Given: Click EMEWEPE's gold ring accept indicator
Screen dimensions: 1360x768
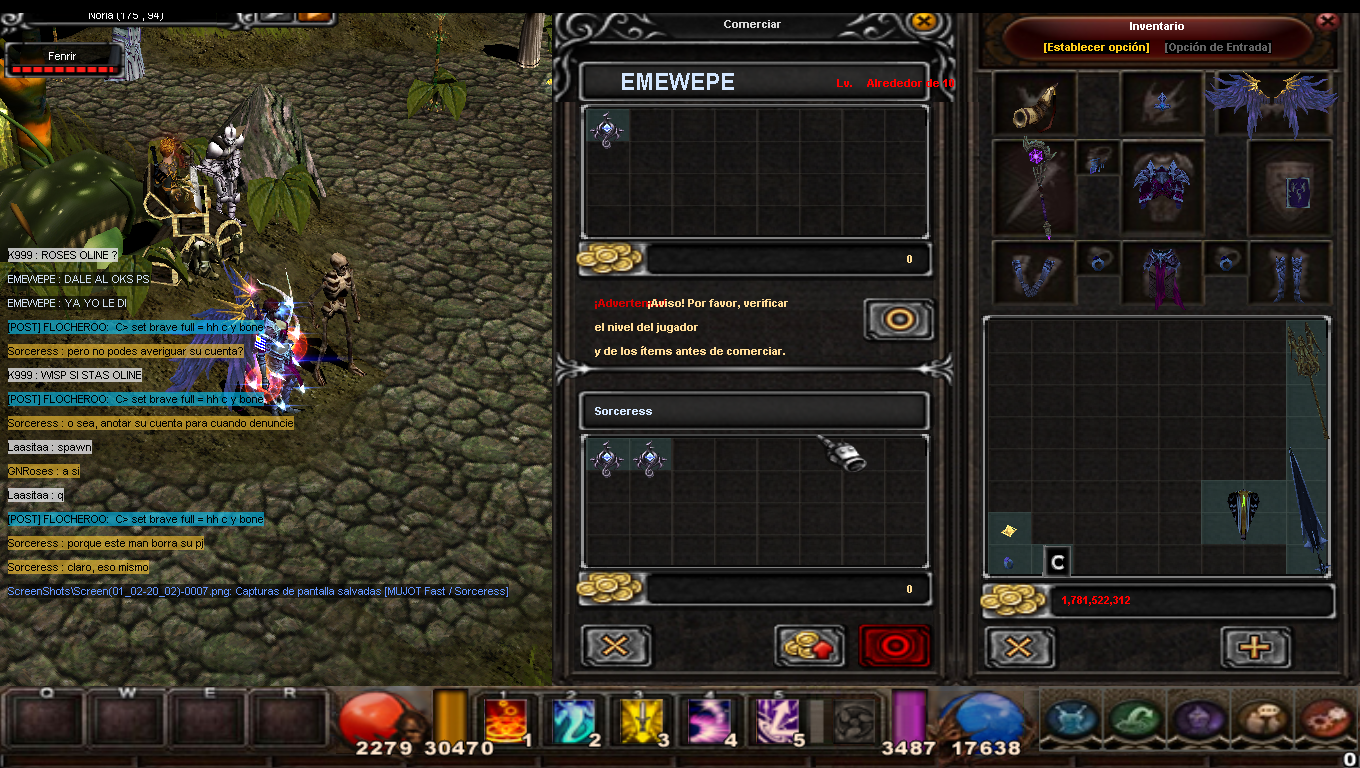Looking at the screenshot, I should [898, 320].
